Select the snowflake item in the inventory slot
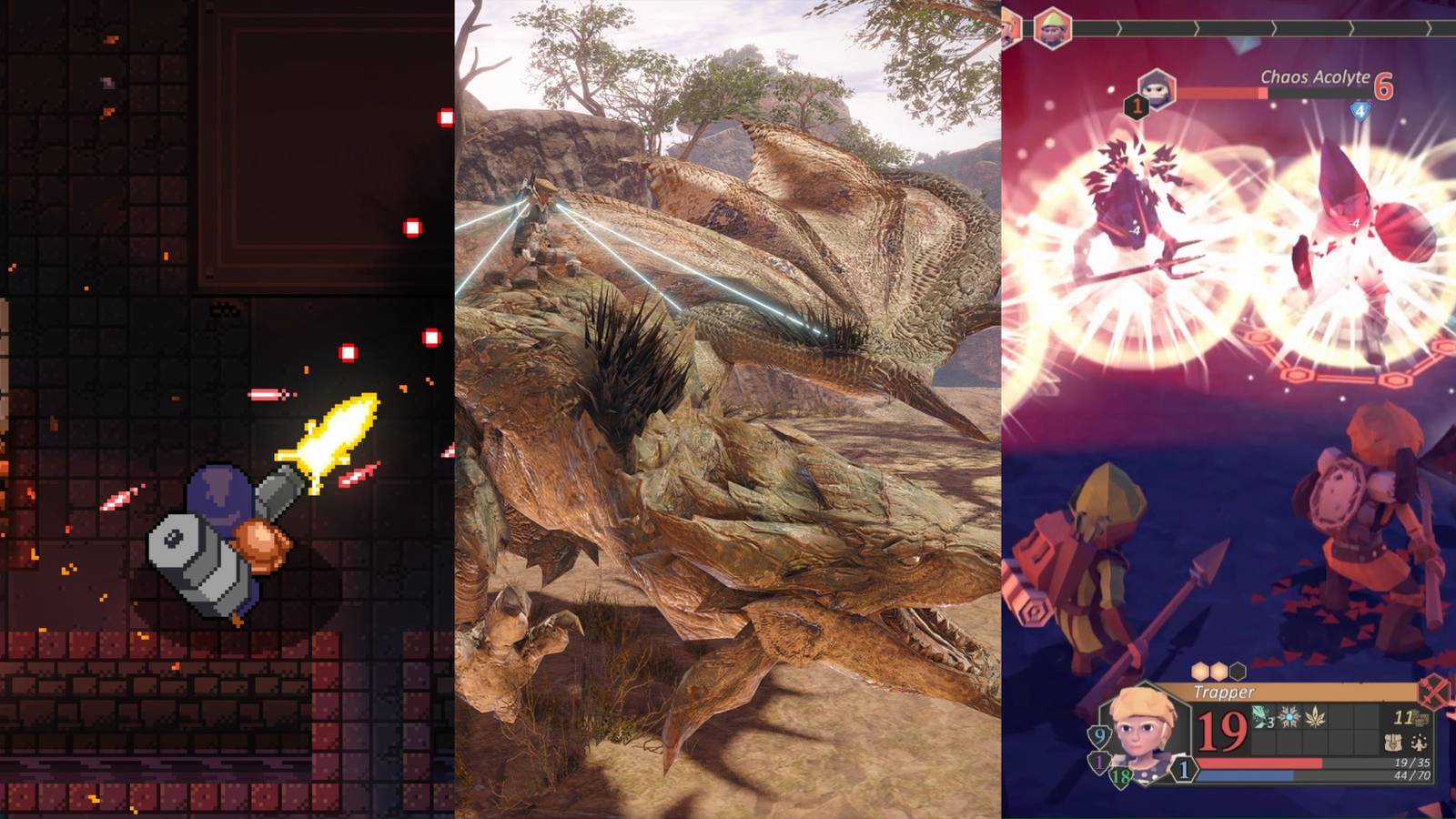This screenshot has height=819, width=1456. [x=1289, y=717]
